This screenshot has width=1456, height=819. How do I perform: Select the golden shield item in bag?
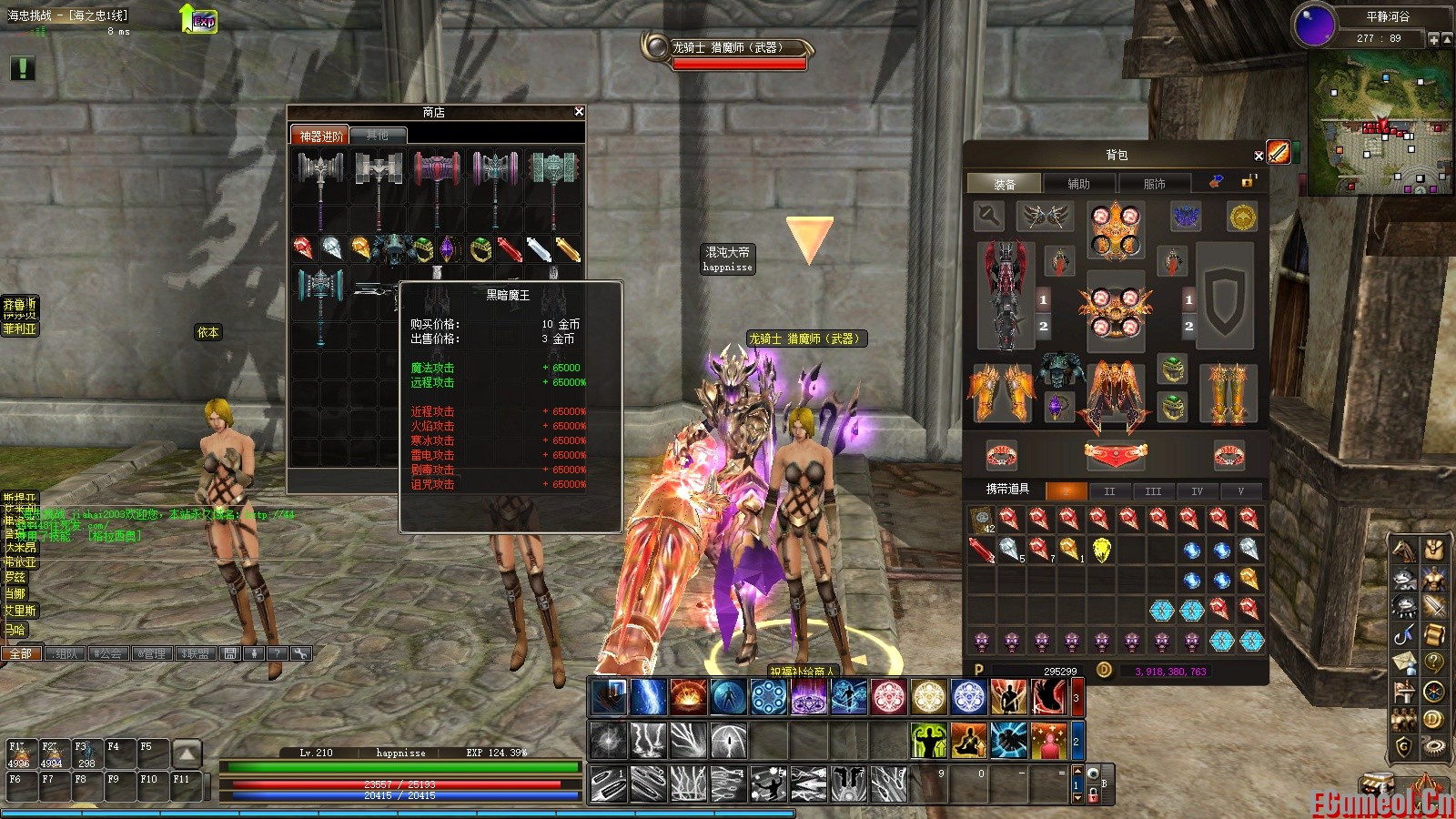pyautogui.click(x=1101, y=551)
